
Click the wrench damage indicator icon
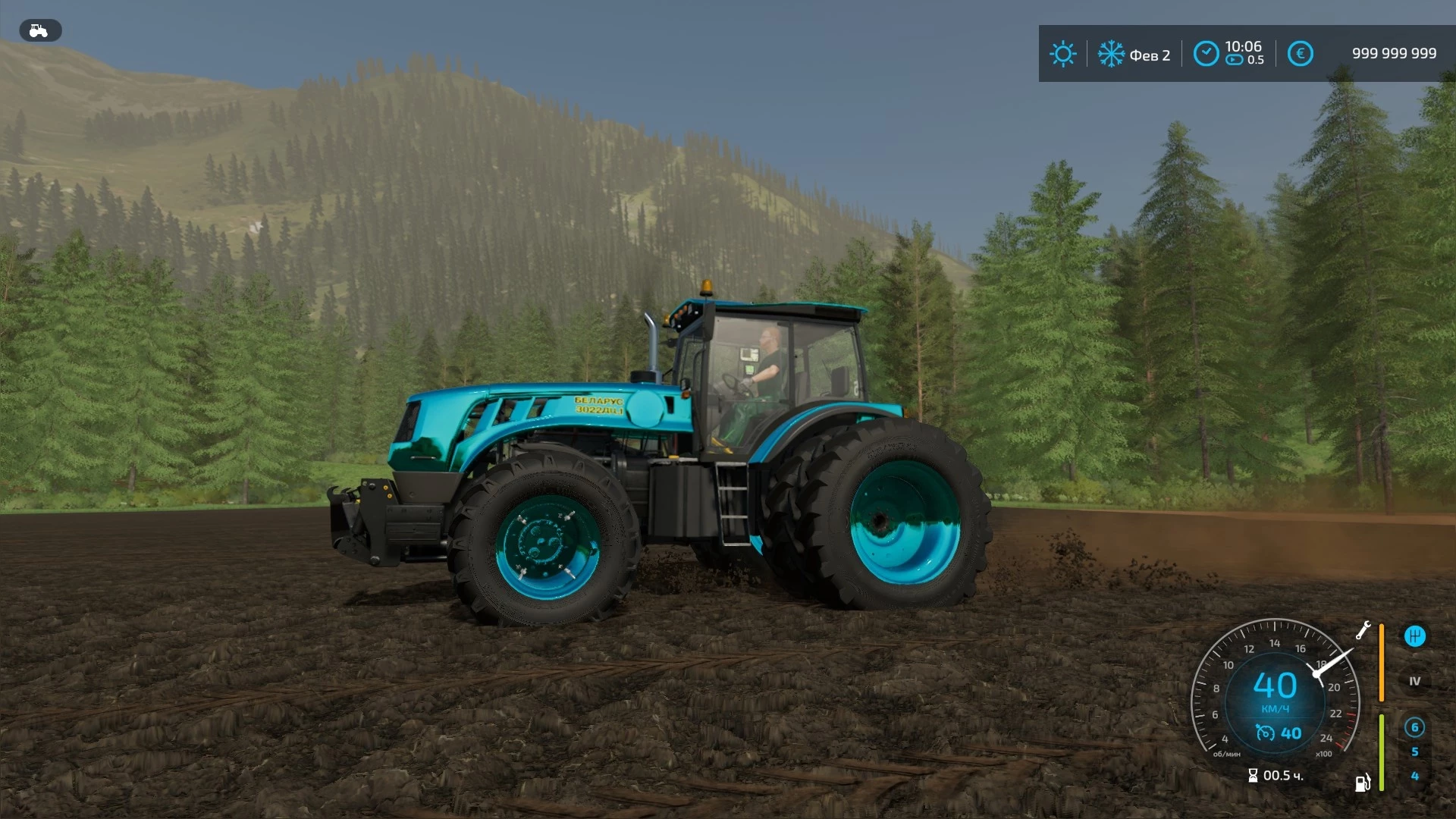(x=1363, y=632)
